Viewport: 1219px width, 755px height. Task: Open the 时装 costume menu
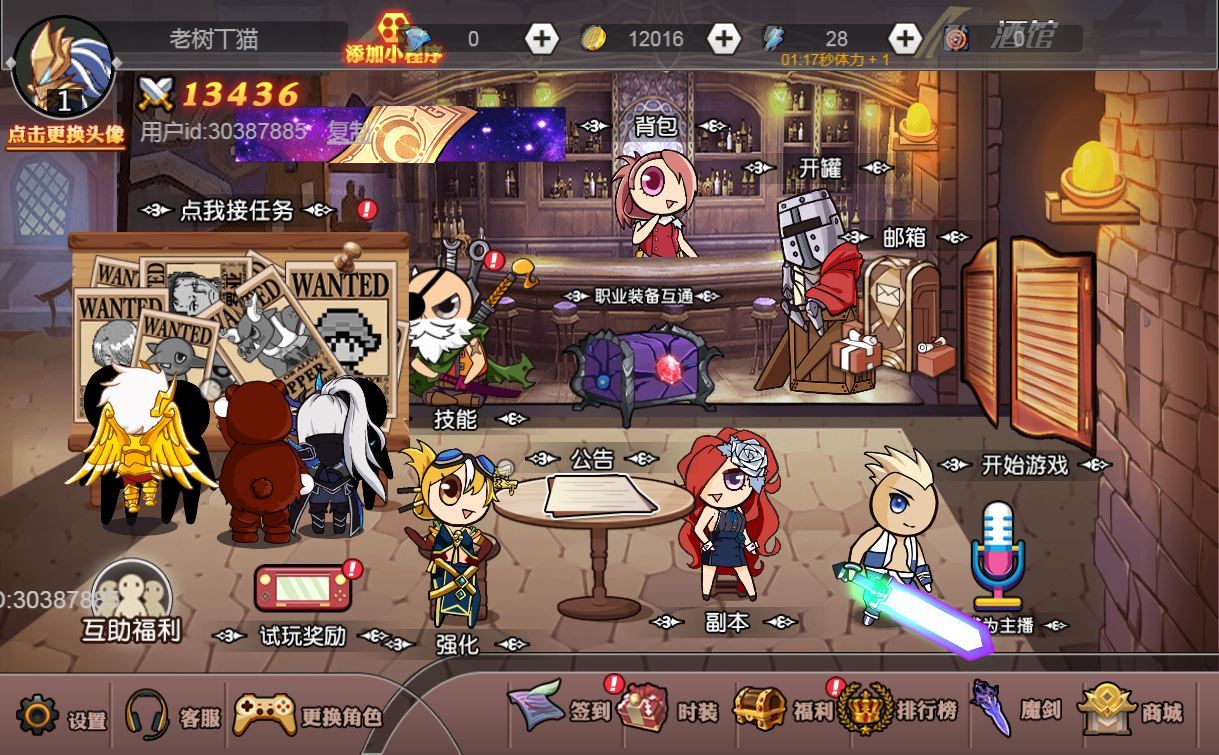[667, 710]
